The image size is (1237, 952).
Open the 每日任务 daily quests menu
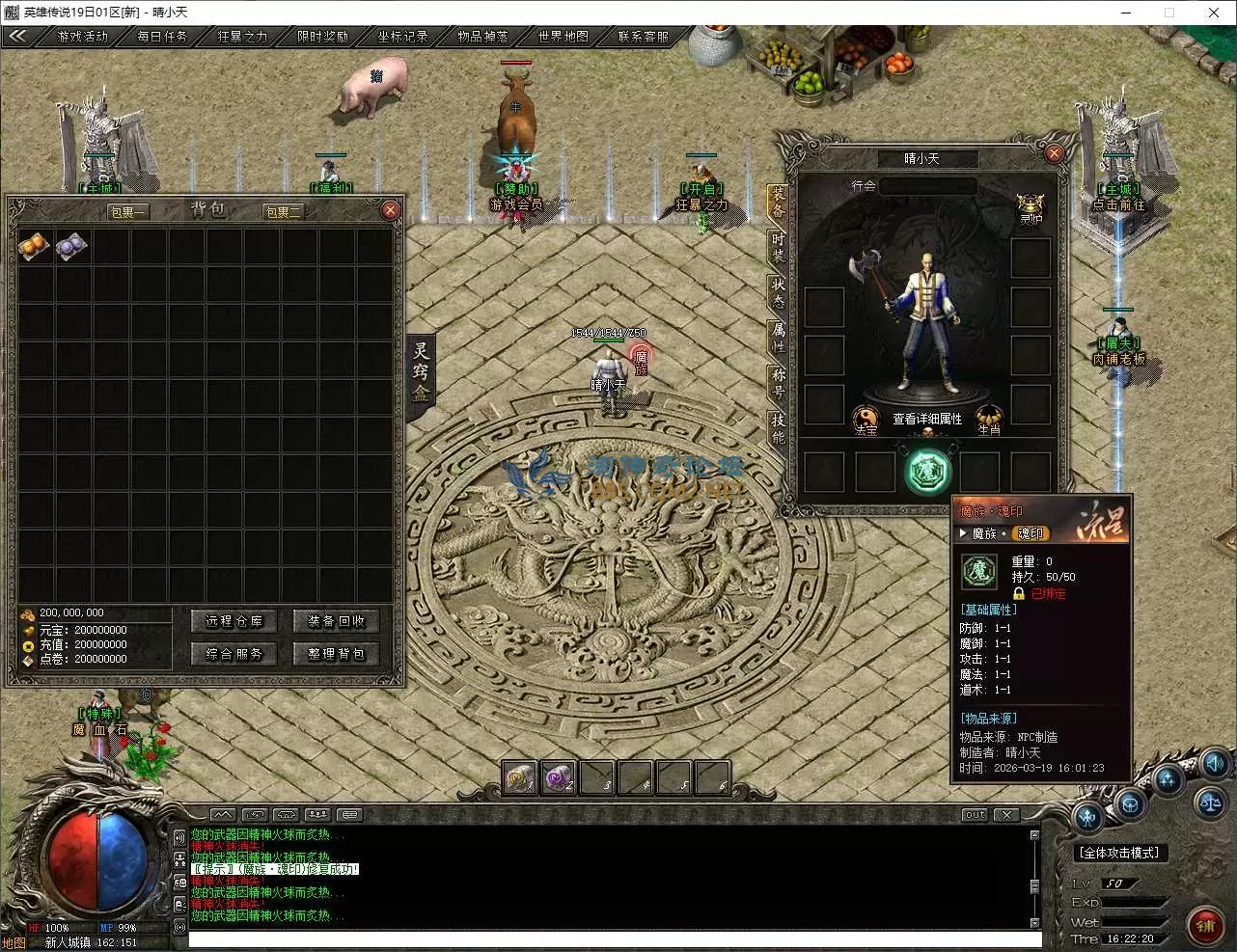tap(162, 37)
